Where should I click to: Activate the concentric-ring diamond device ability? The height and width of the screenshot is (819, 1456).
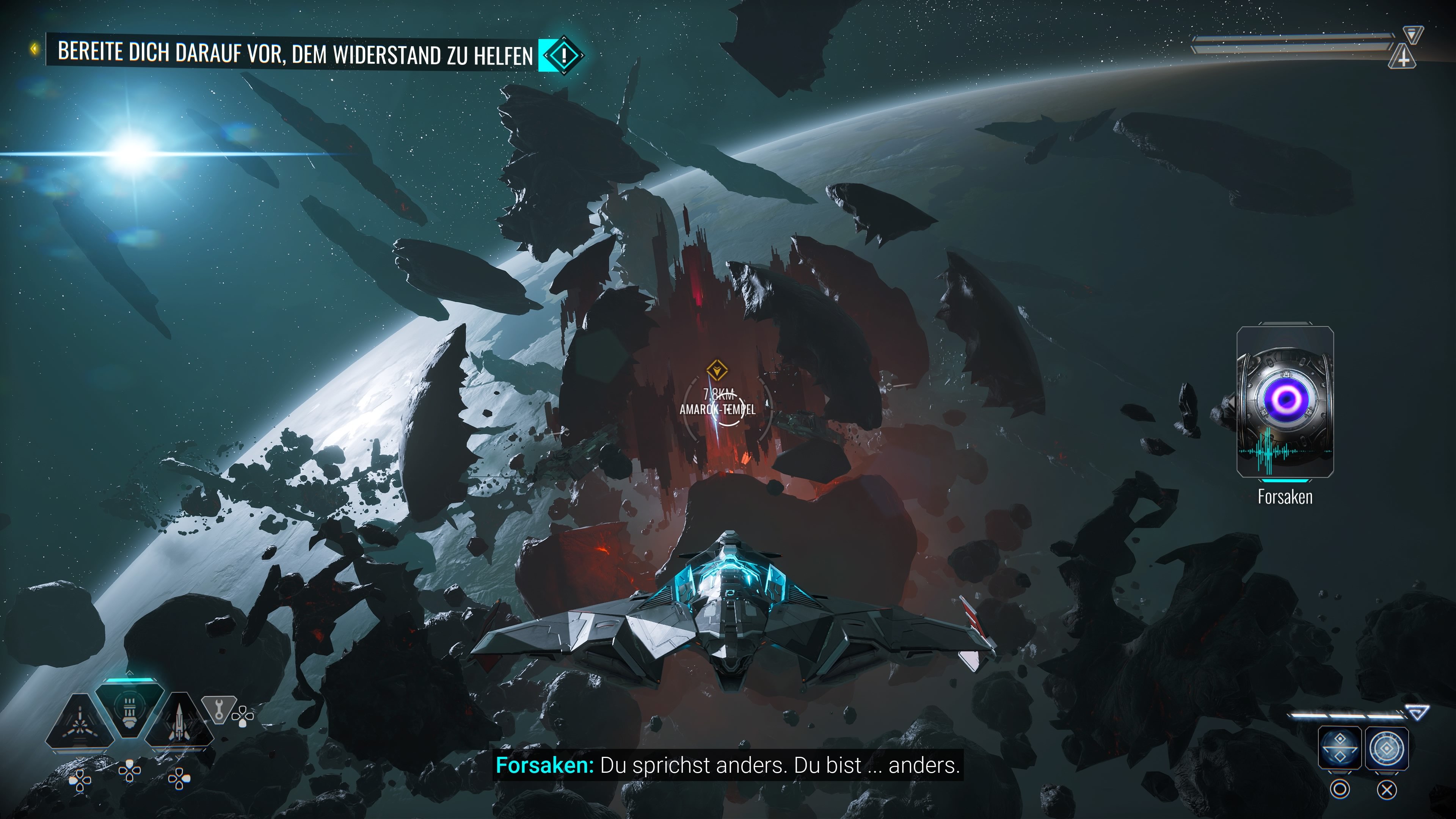[x=1387, y=748]
